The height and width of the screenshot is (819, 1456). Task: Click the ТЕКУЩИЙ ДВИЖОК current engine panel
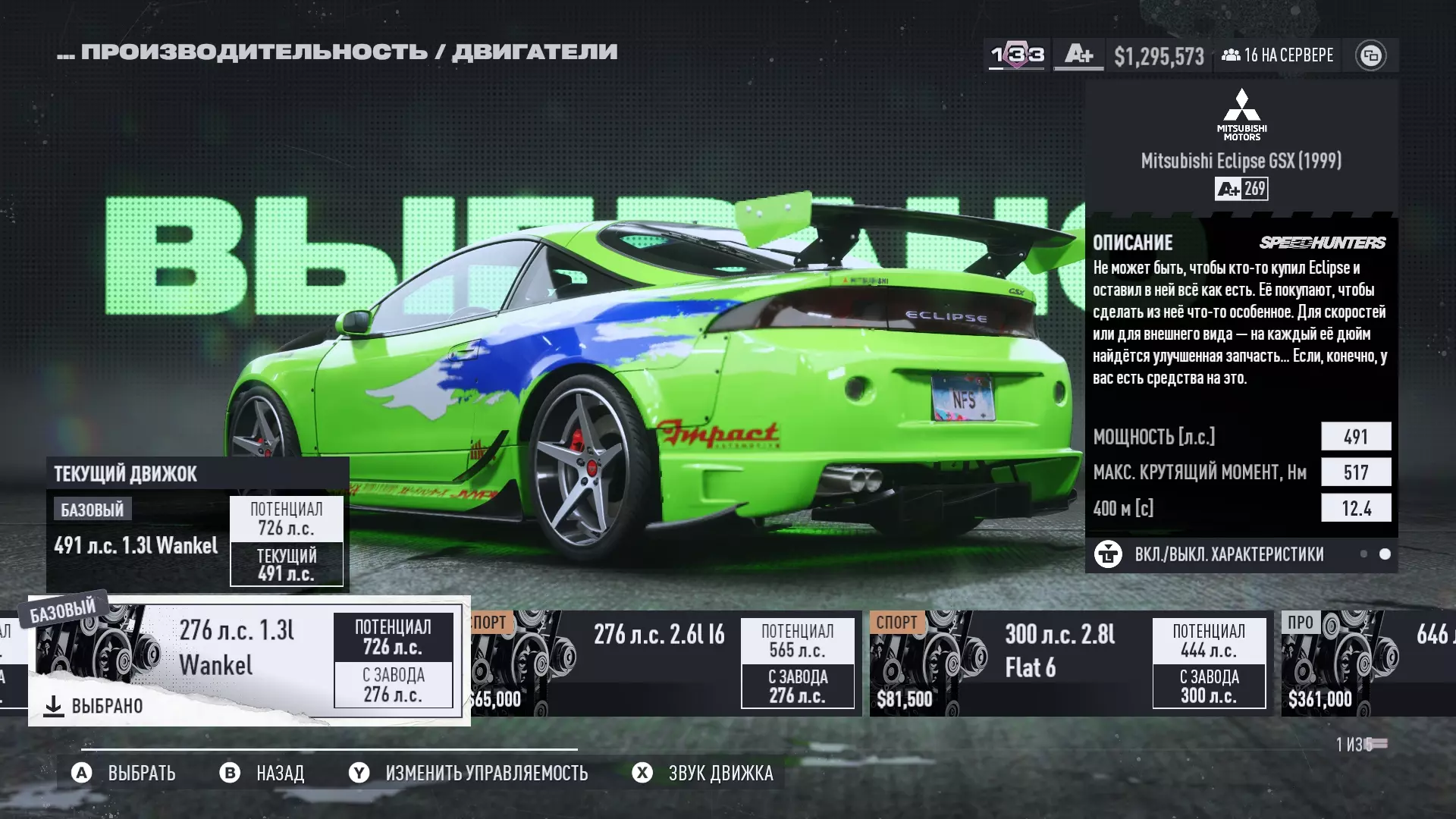(197, 524)
